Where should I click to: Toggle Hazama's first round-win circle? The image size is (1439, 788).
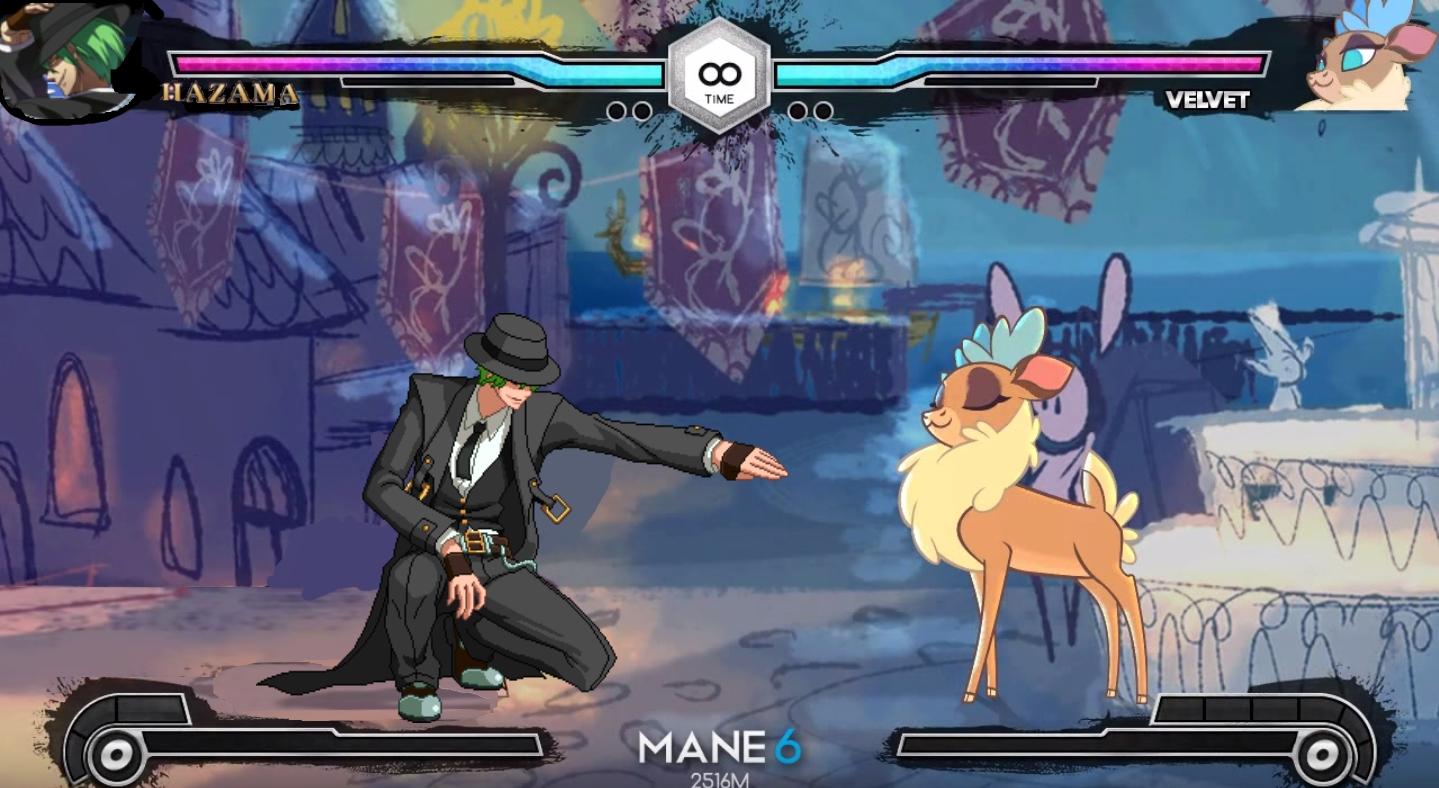coord(615,110)
